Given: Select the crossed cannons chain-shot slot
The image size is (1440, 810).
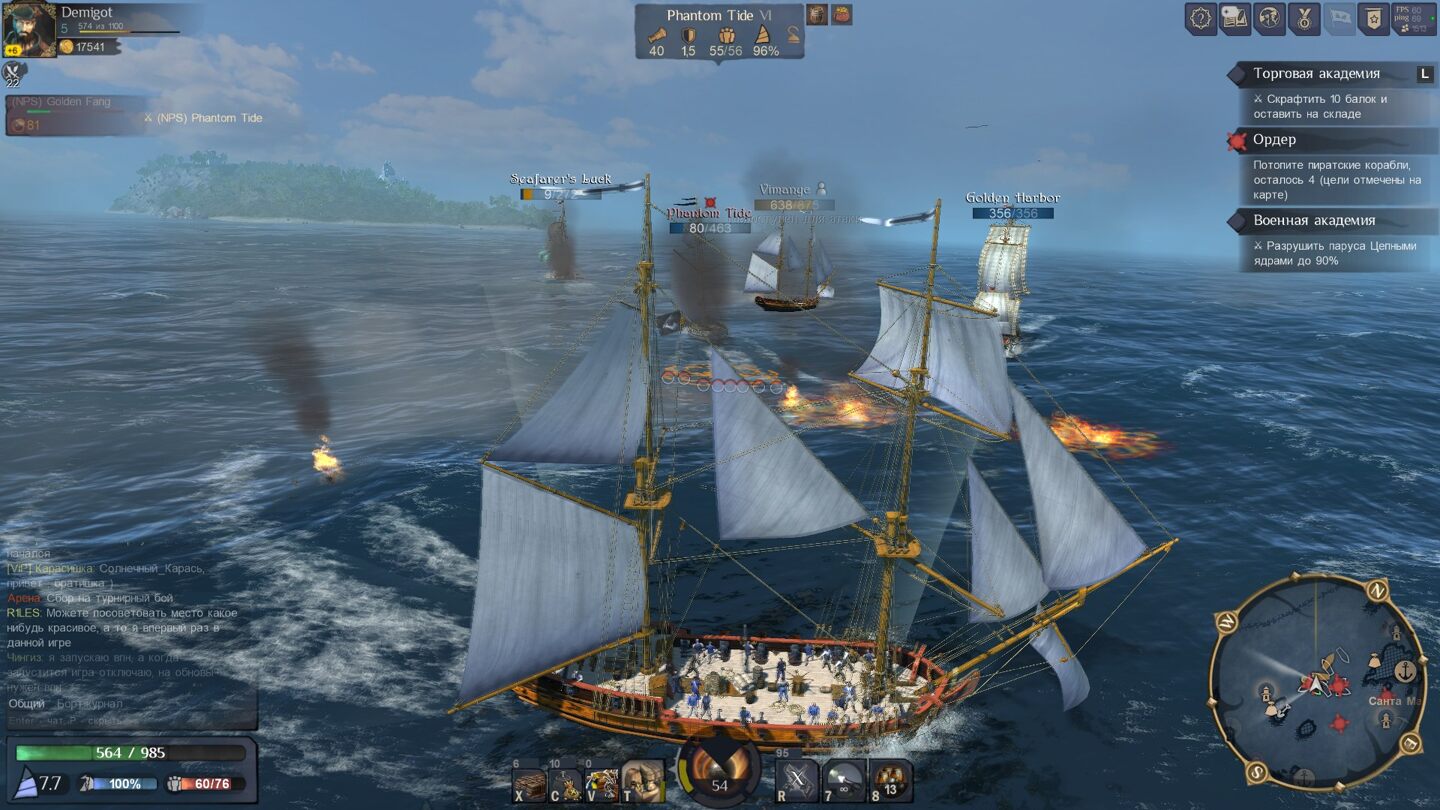Looking at the screenshot, I should [797, 781].
